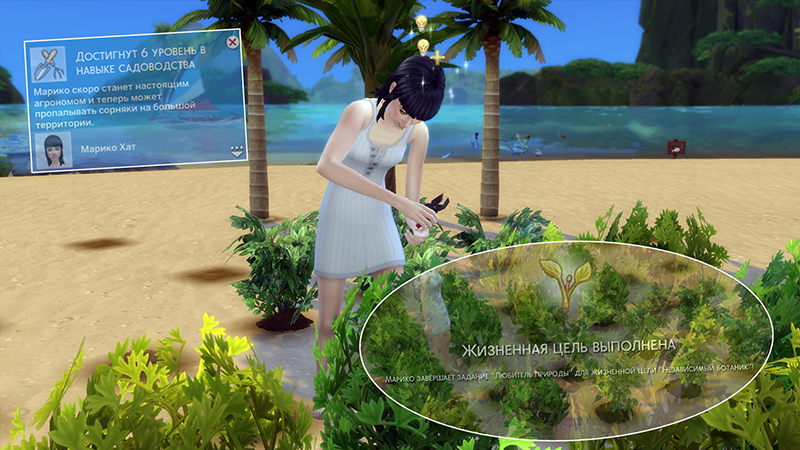Viewport: 800px width, 450px height.
Task: Click the gardening tools skill icon
Action: coord(45,63)
